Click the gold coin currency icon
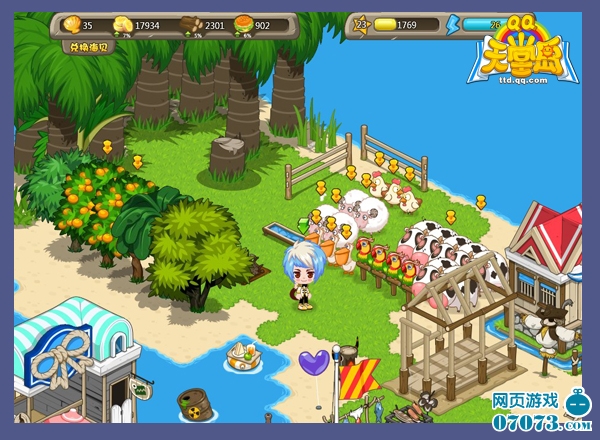 tap(383, 24)
